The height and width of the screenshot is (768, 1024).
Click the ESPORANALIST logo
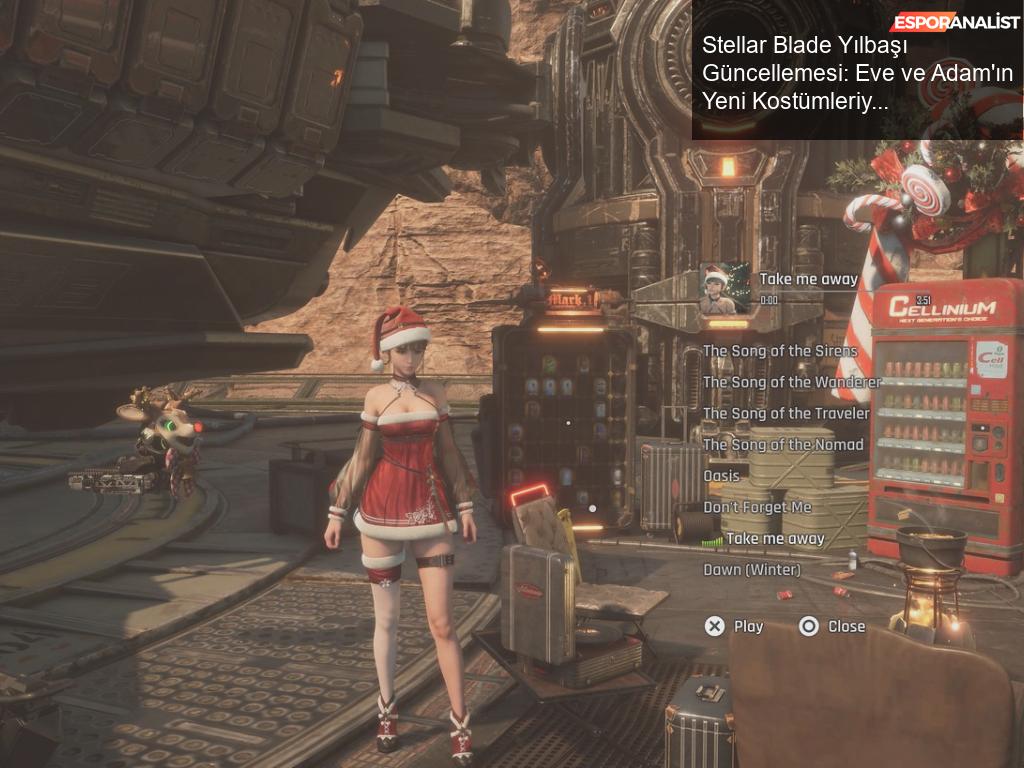[x=949, y=22]
